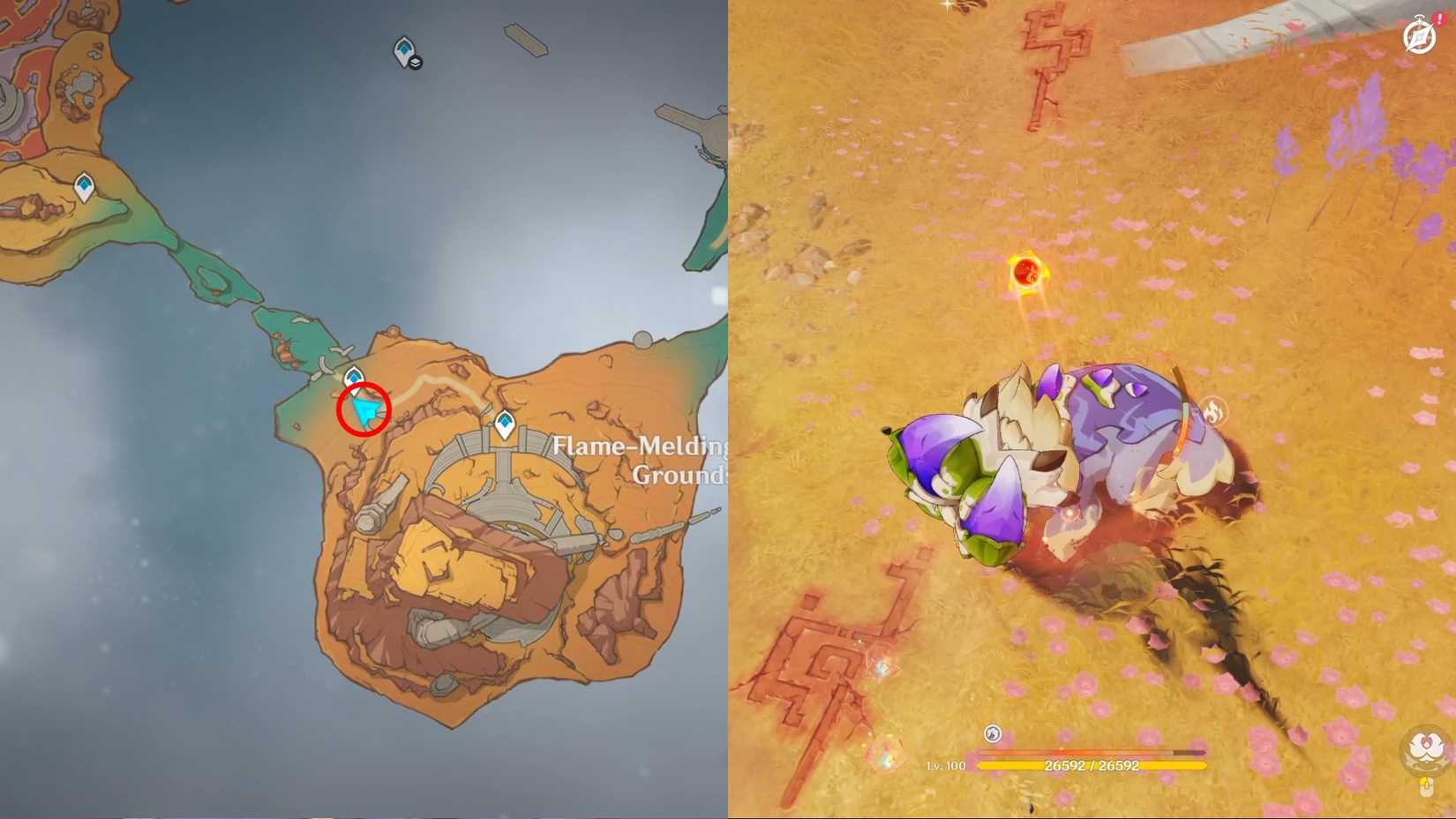The width and height of the screenshot is (1456, 819).
Task: Click the flower-crest gadget icon bottom right
Action: point(1424,746)
